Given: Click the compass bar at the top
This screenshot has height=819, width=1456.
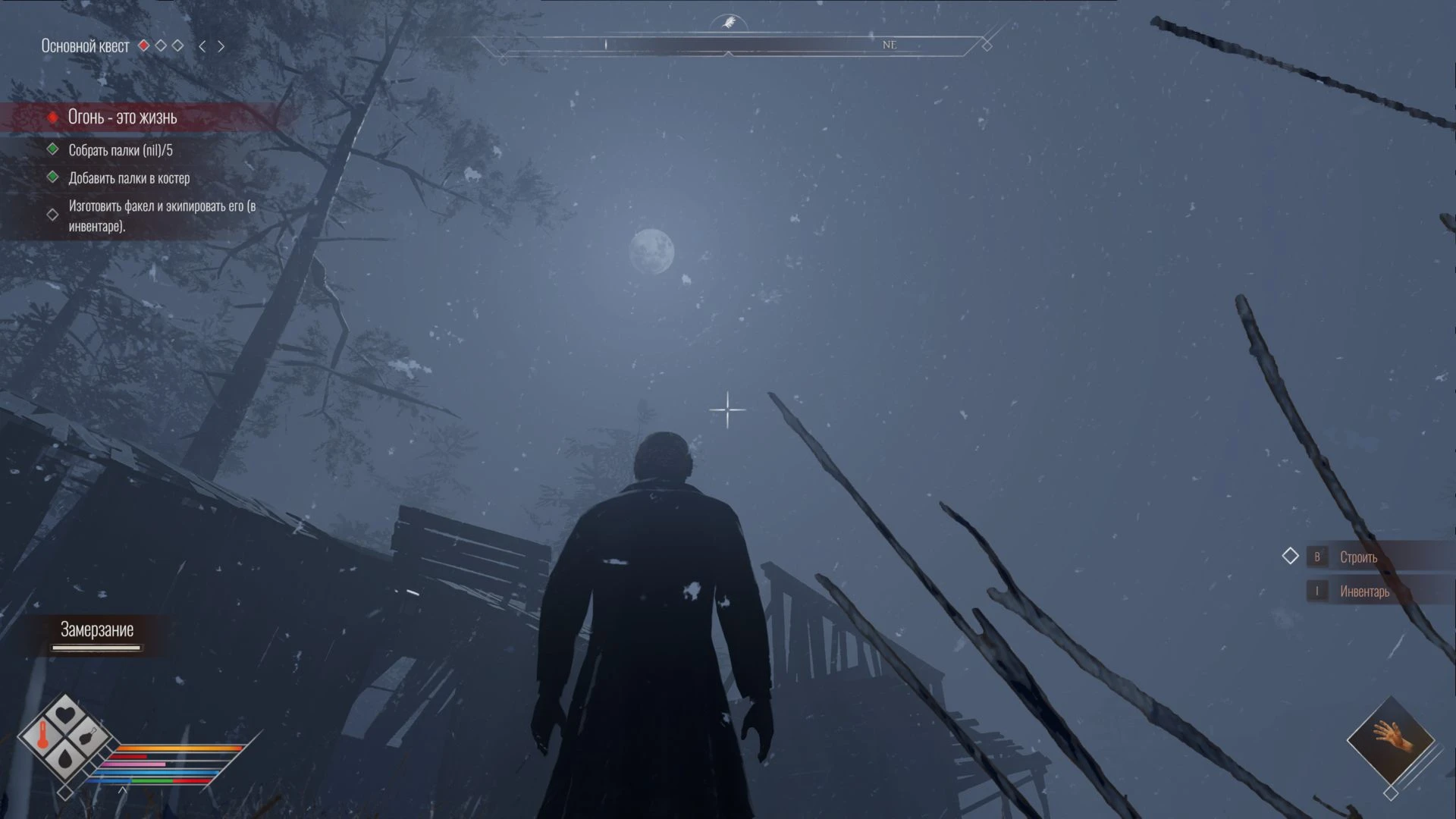Looking at the screenshot, I should point(728,45).
